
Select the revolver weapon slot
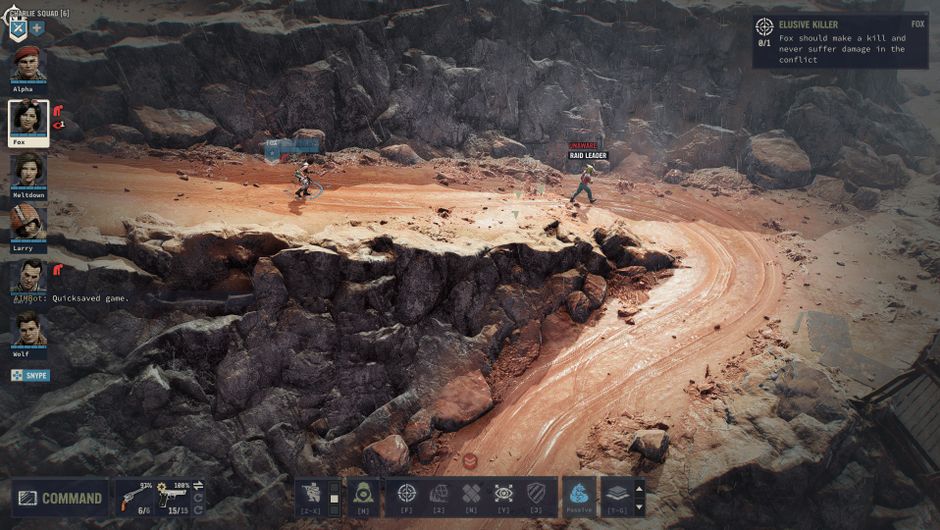pyautogui.click(x=133, y=497)
